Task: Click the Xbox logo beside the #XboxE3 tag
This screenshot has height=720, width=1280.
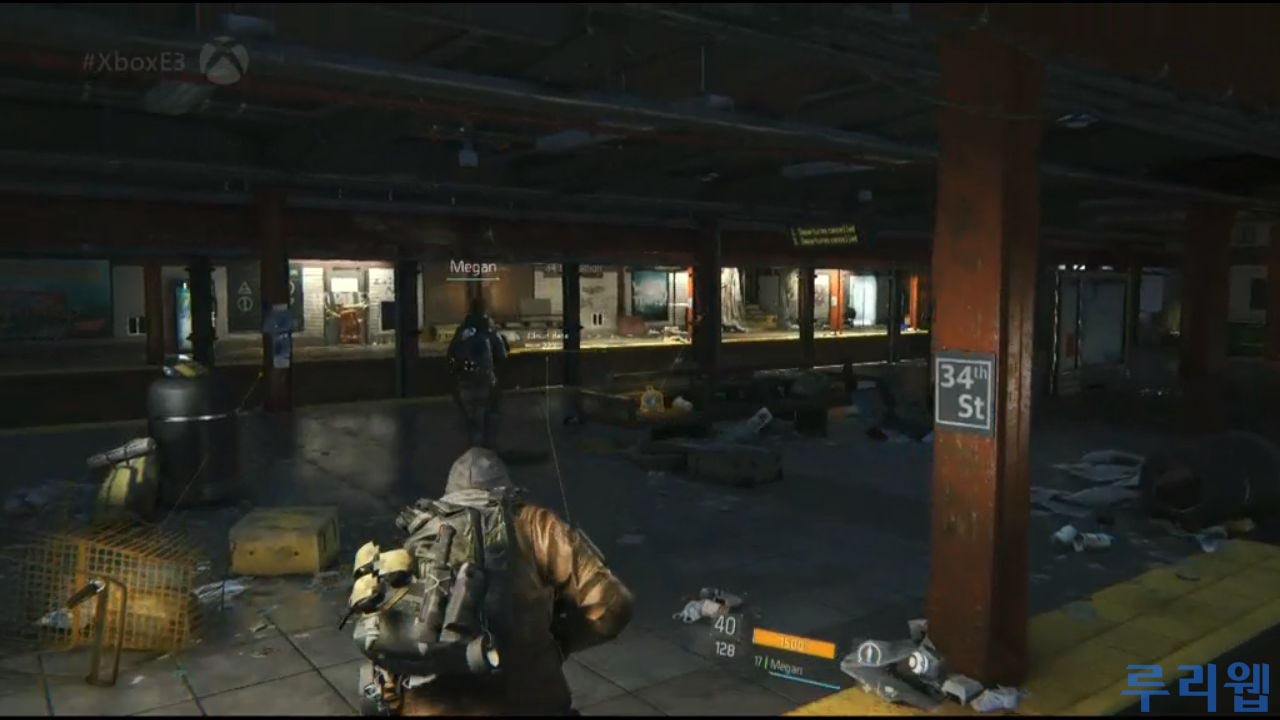Action: pyautogui.click(x=223, y=61)
